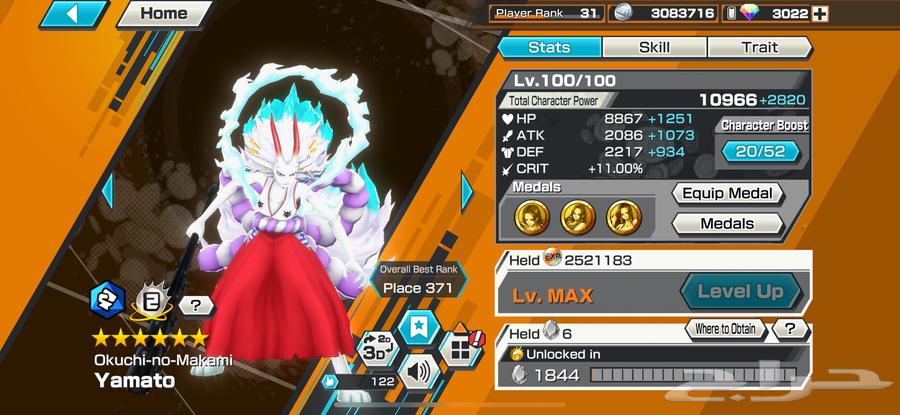Add gems with the plus button
Image resolution: width=900 pixels, height=415 pixels.
[x=878, y=14]
